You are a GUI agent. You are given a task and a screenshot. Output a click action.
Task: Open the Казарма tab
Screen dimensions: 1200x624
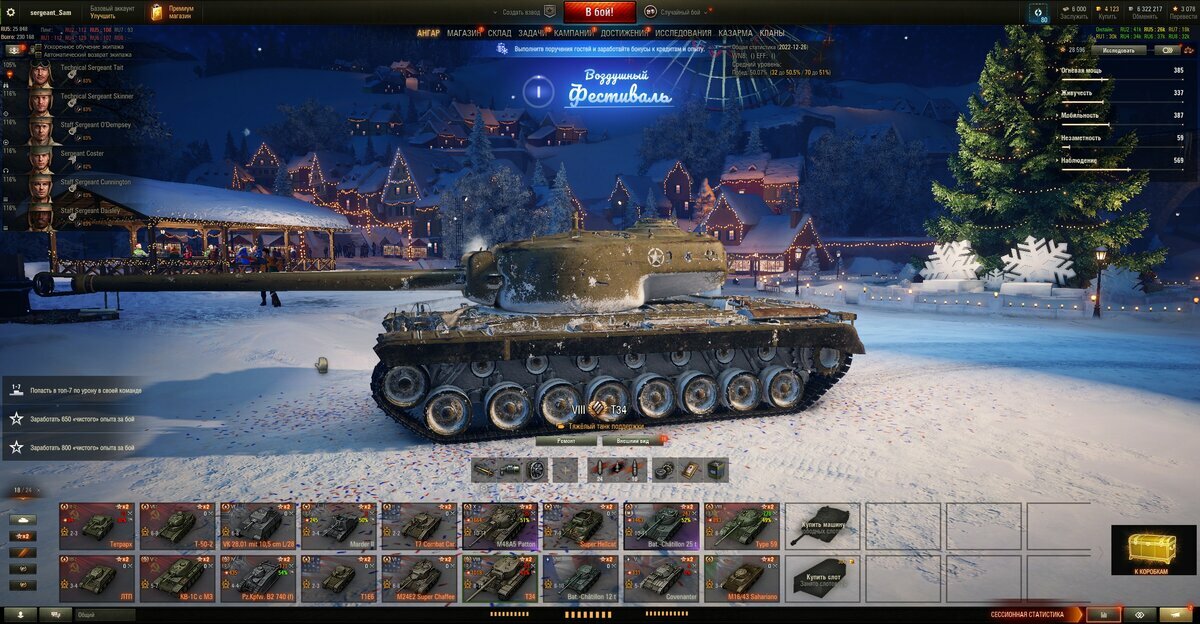coord(735,33)
